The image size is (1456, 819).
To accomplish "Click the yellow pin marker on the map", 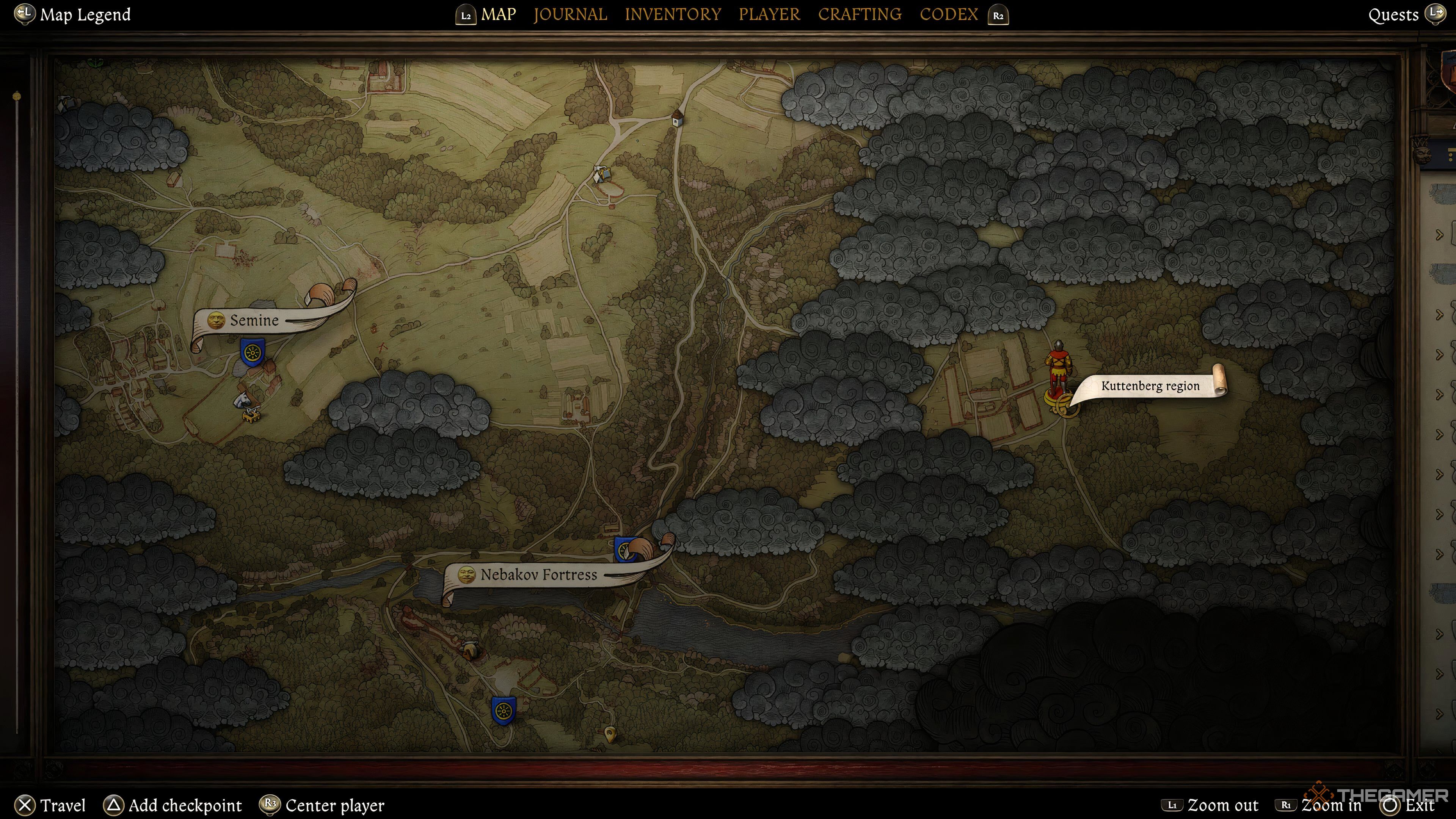I will point(610,734).
